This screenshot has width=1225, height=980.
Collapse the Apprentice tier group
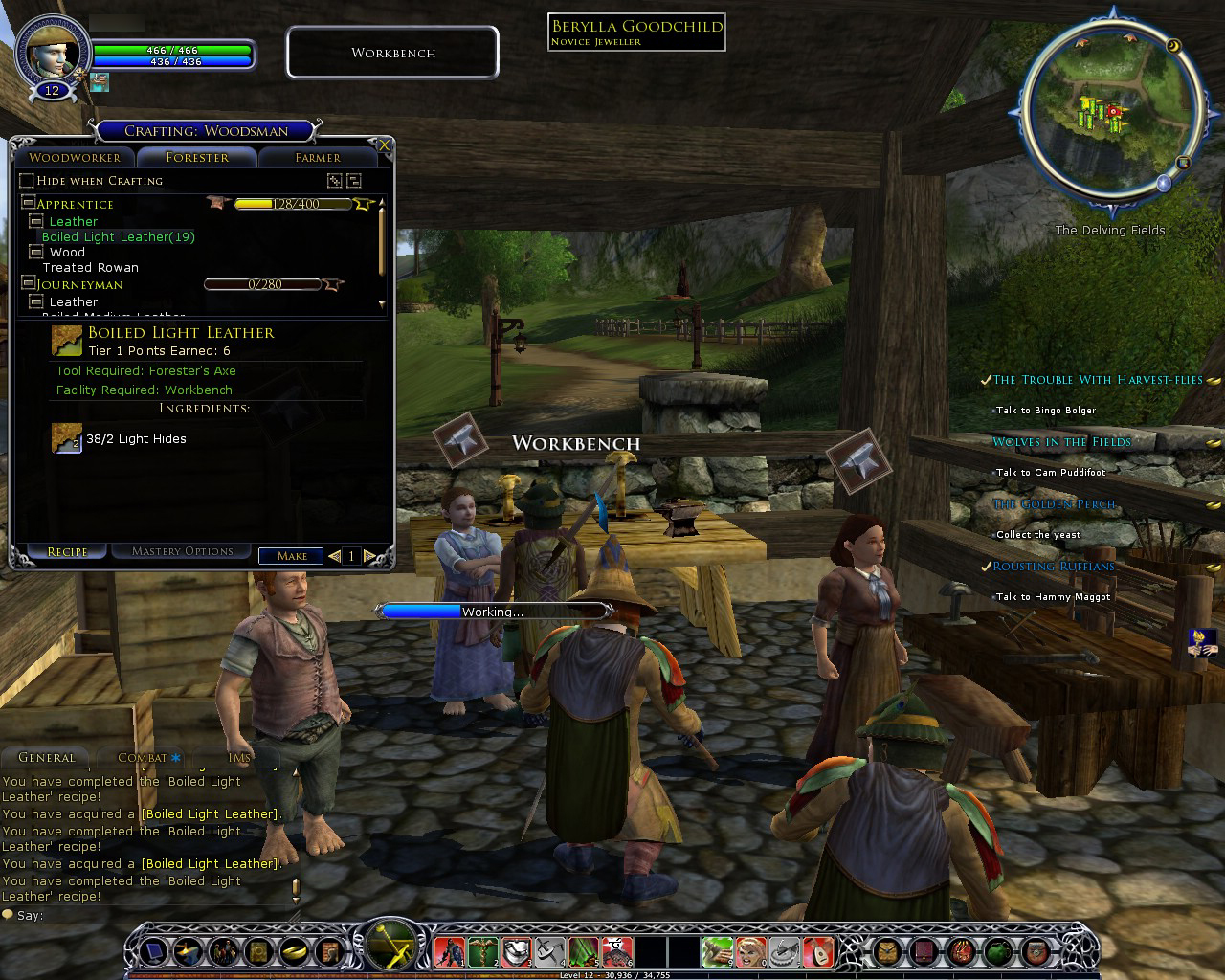[x=29, y=203]
